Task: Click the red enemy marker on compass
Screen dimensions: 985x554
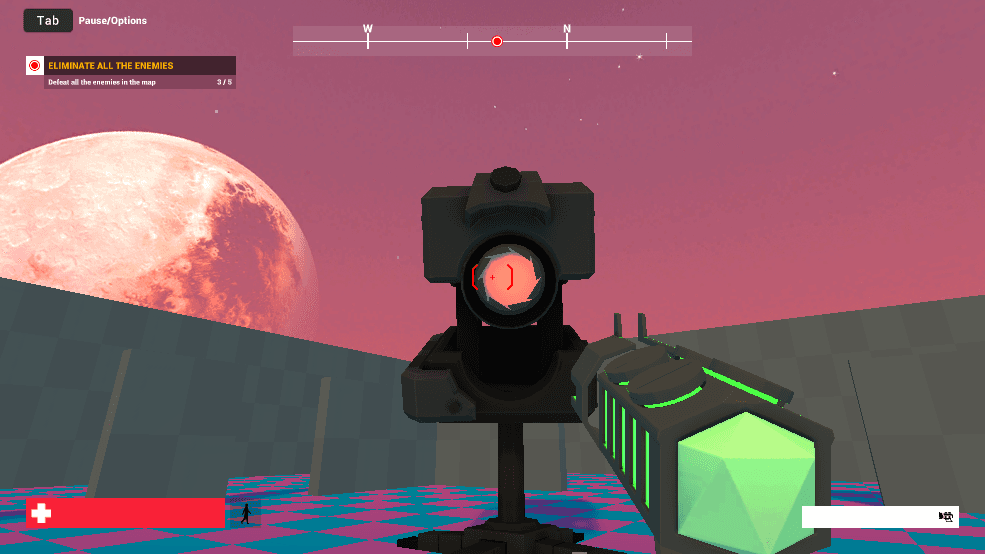Action: click(x=497, y=41)
